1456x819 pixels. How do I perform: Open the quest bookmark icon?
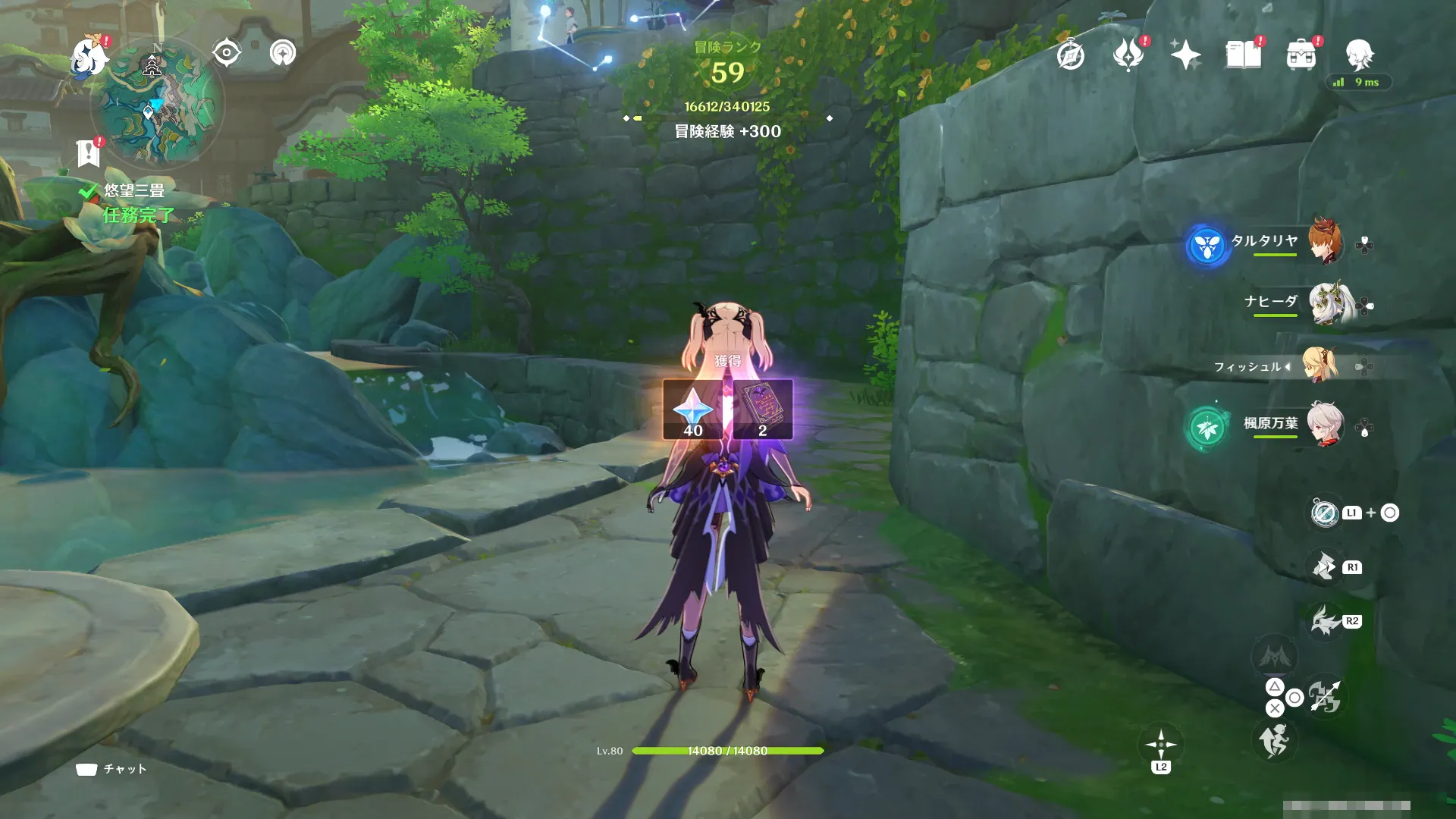point(89,153)
